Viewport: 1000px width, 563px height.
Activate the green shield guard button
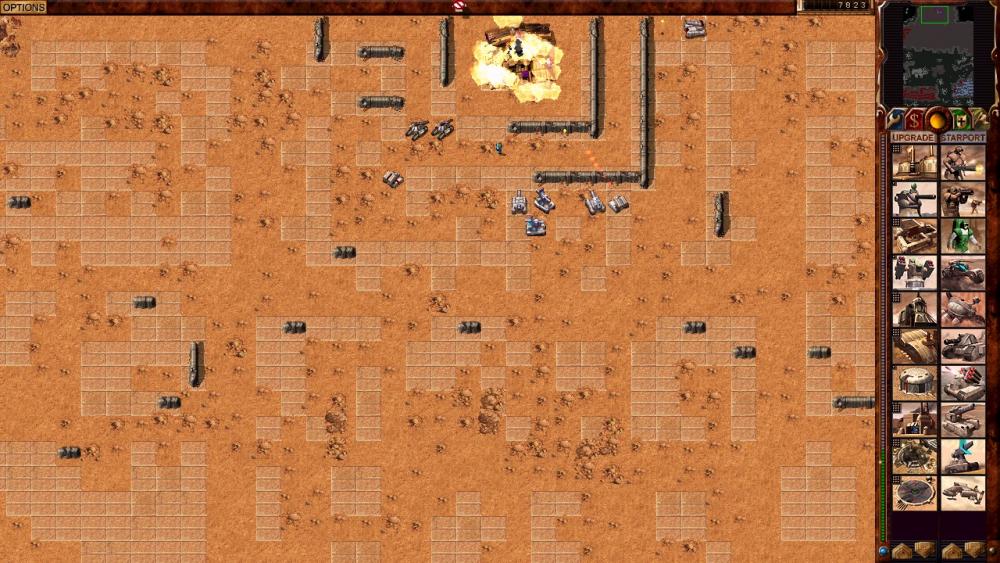(960, 120)
